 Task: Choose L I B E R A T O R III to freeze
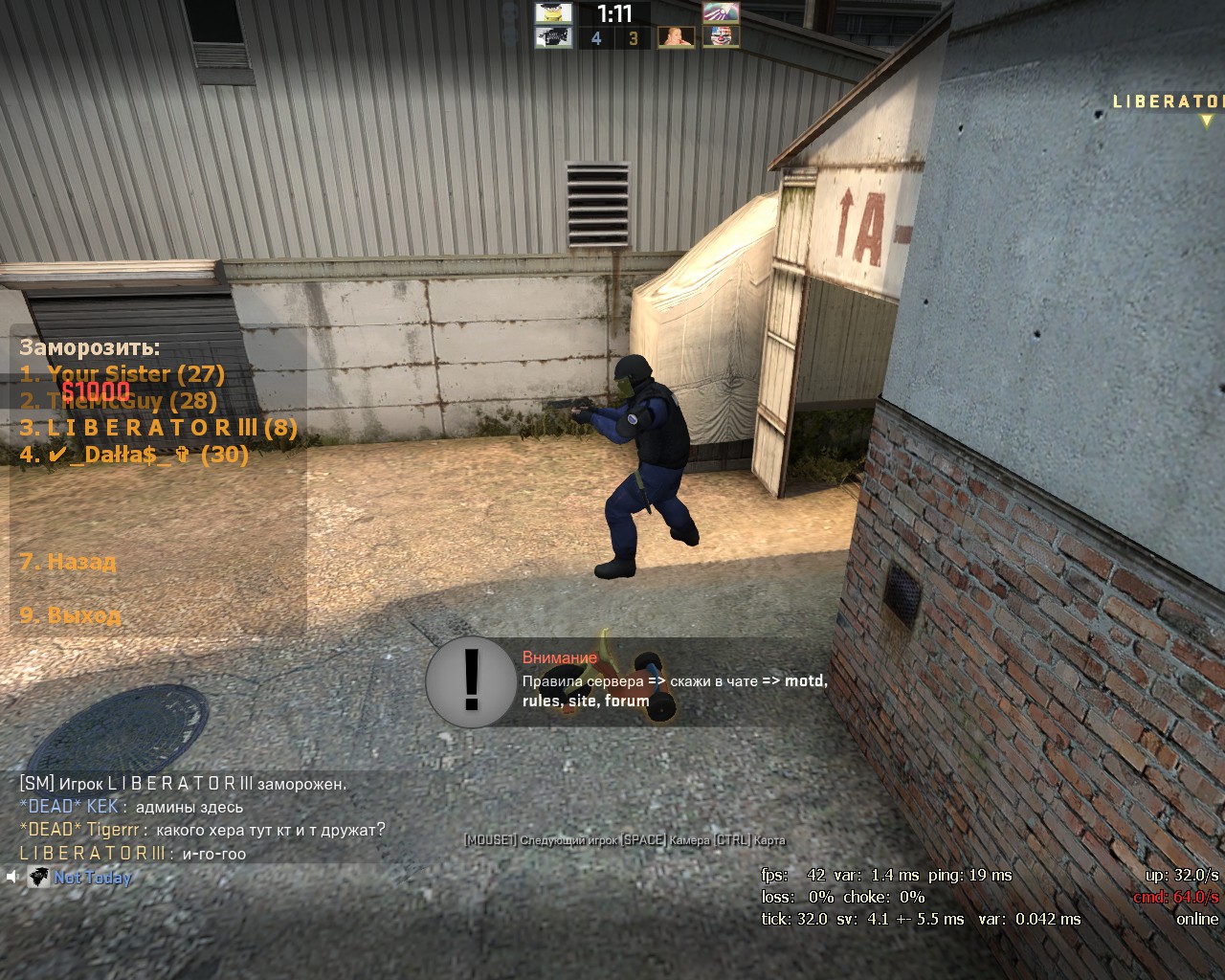[x=158, y=427]
